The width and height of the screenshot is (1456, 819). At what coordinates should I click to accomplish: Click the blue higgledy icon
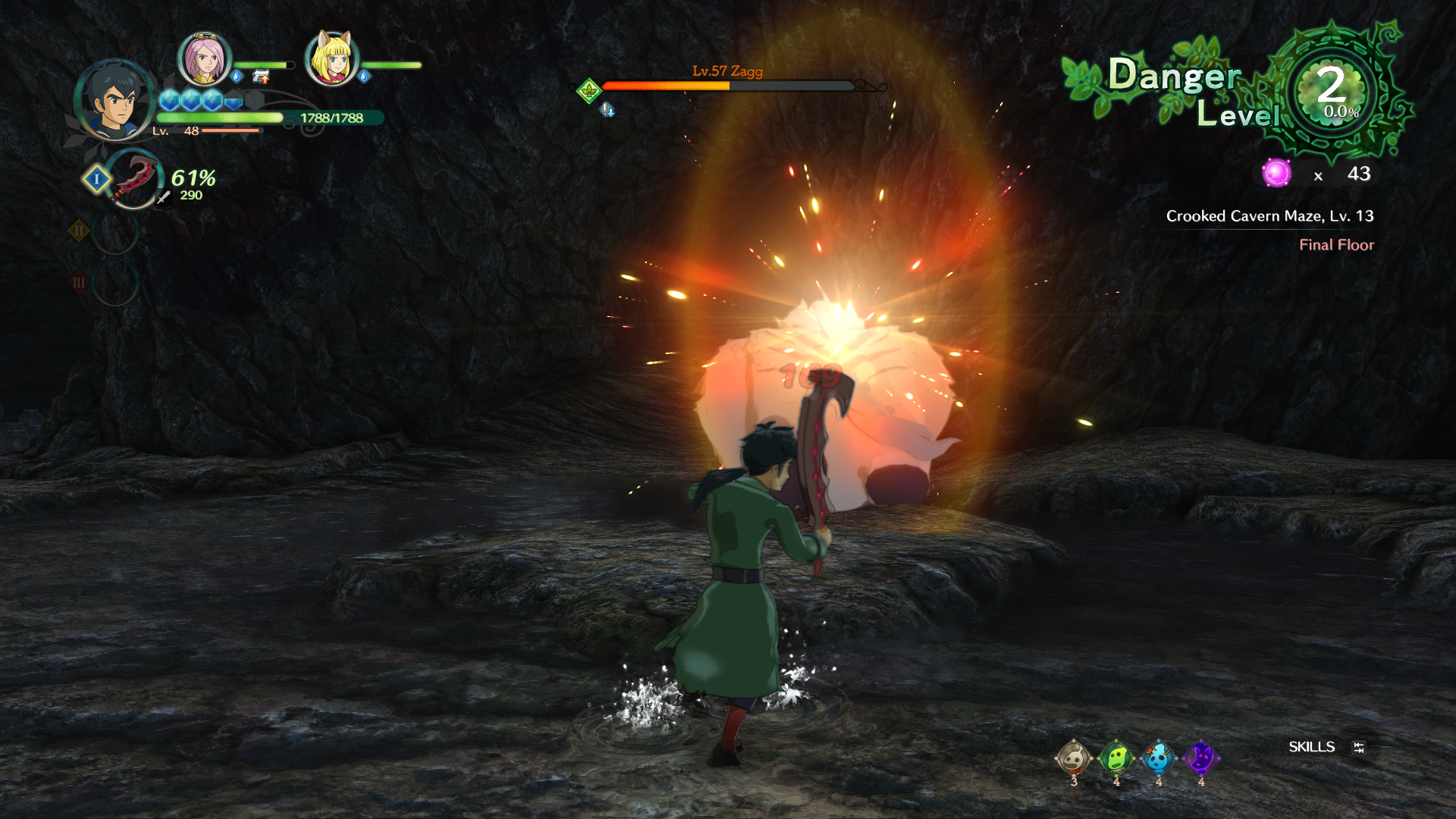[1158, 758]
